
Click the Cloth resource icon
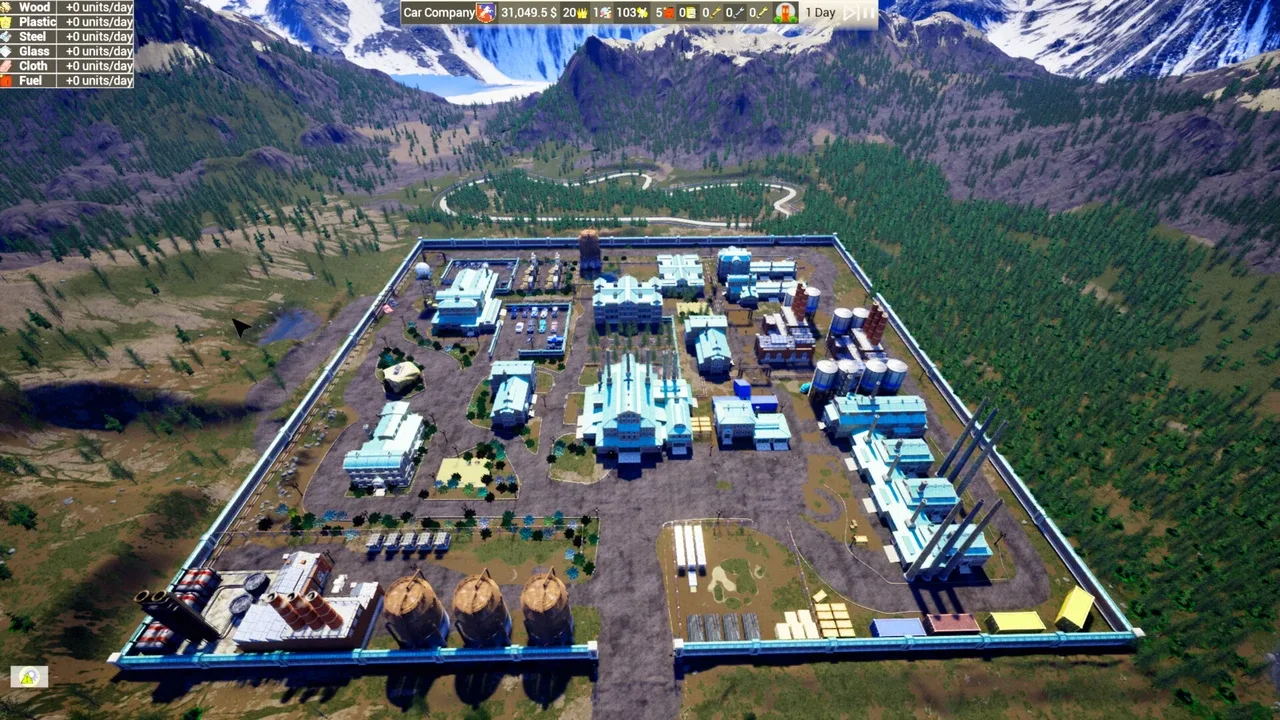click(x=8, y=65)
